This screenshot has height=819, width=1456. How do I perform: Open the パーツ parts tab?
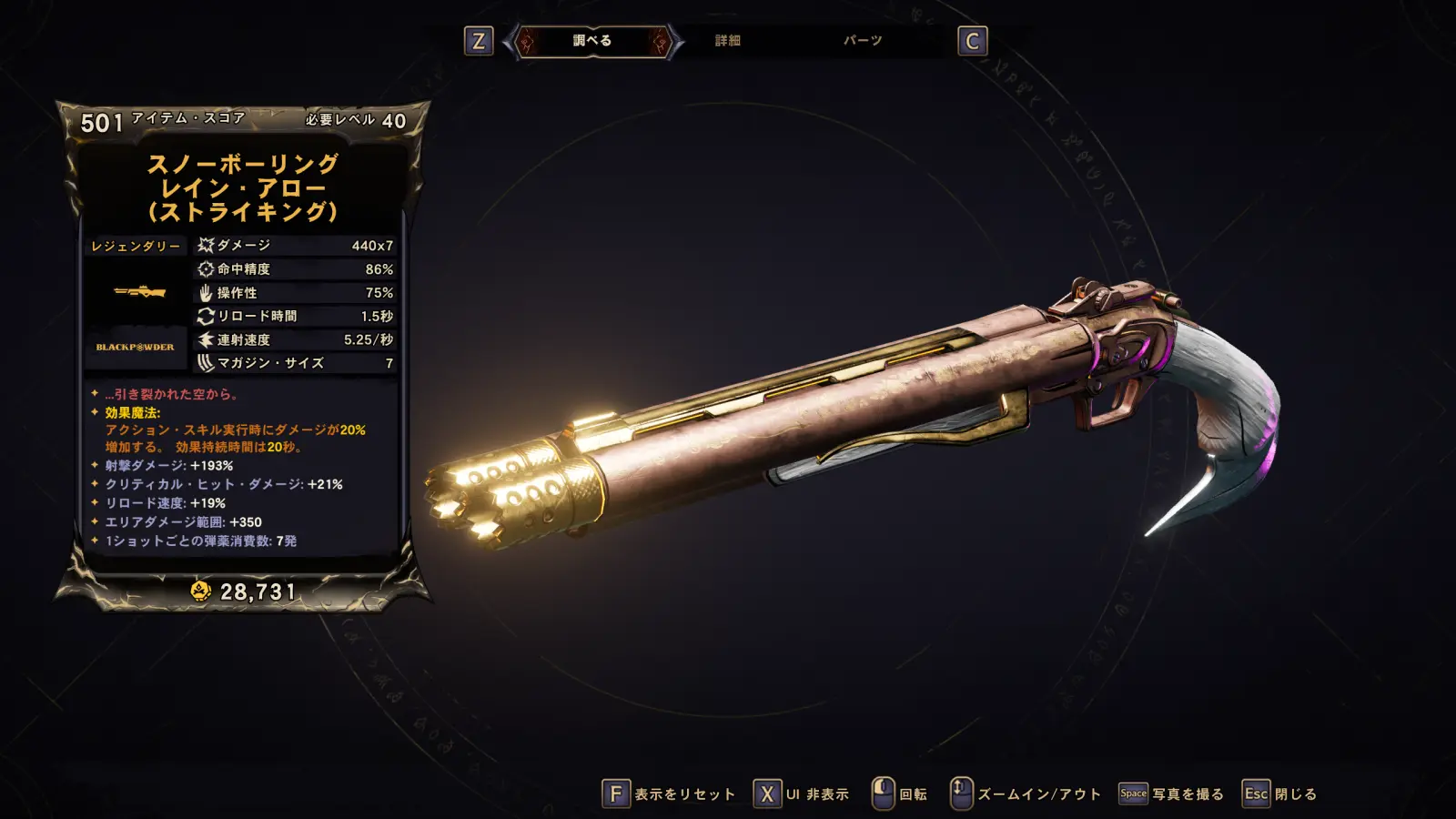pos(862,41)
